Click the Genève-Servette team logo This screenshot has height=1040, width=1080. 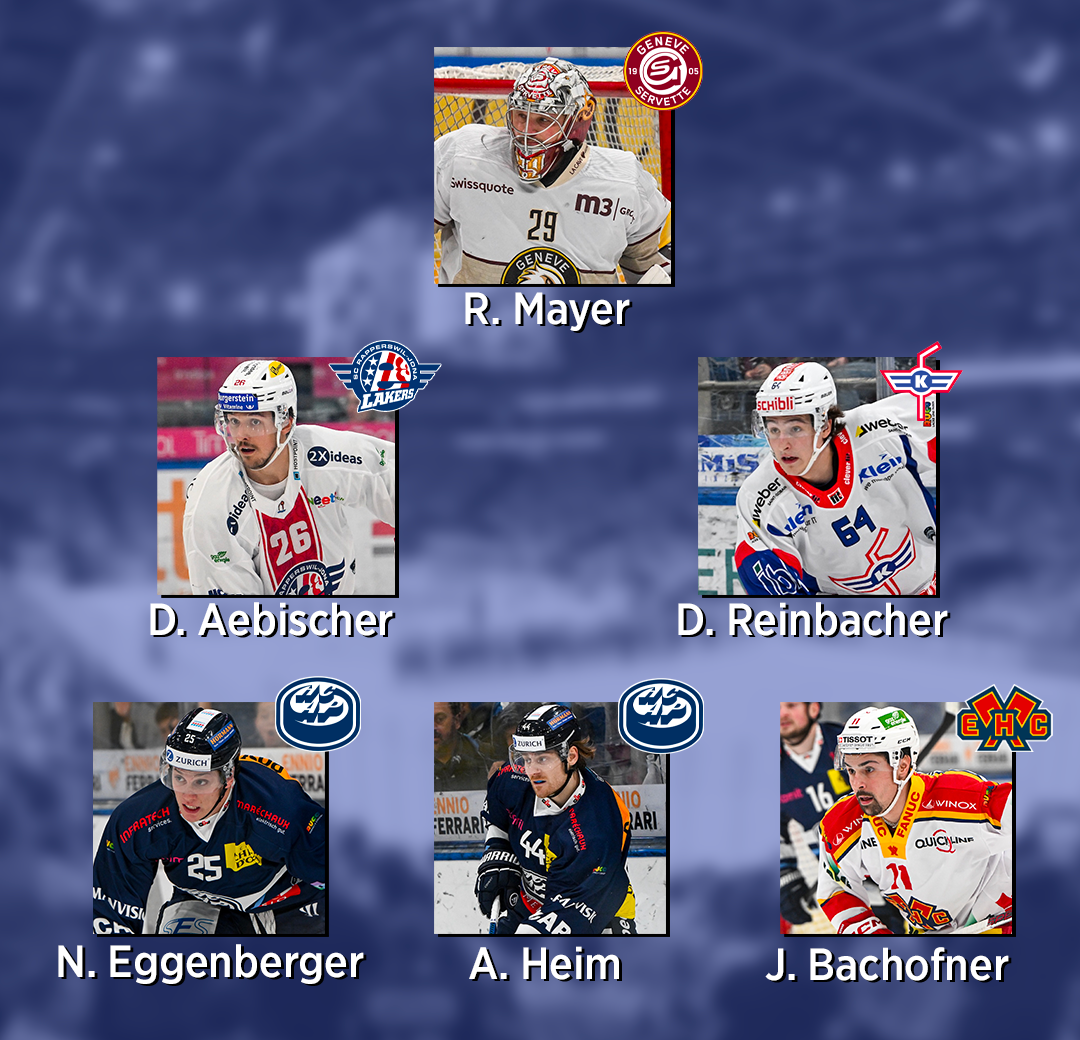[x=663, y=70]
